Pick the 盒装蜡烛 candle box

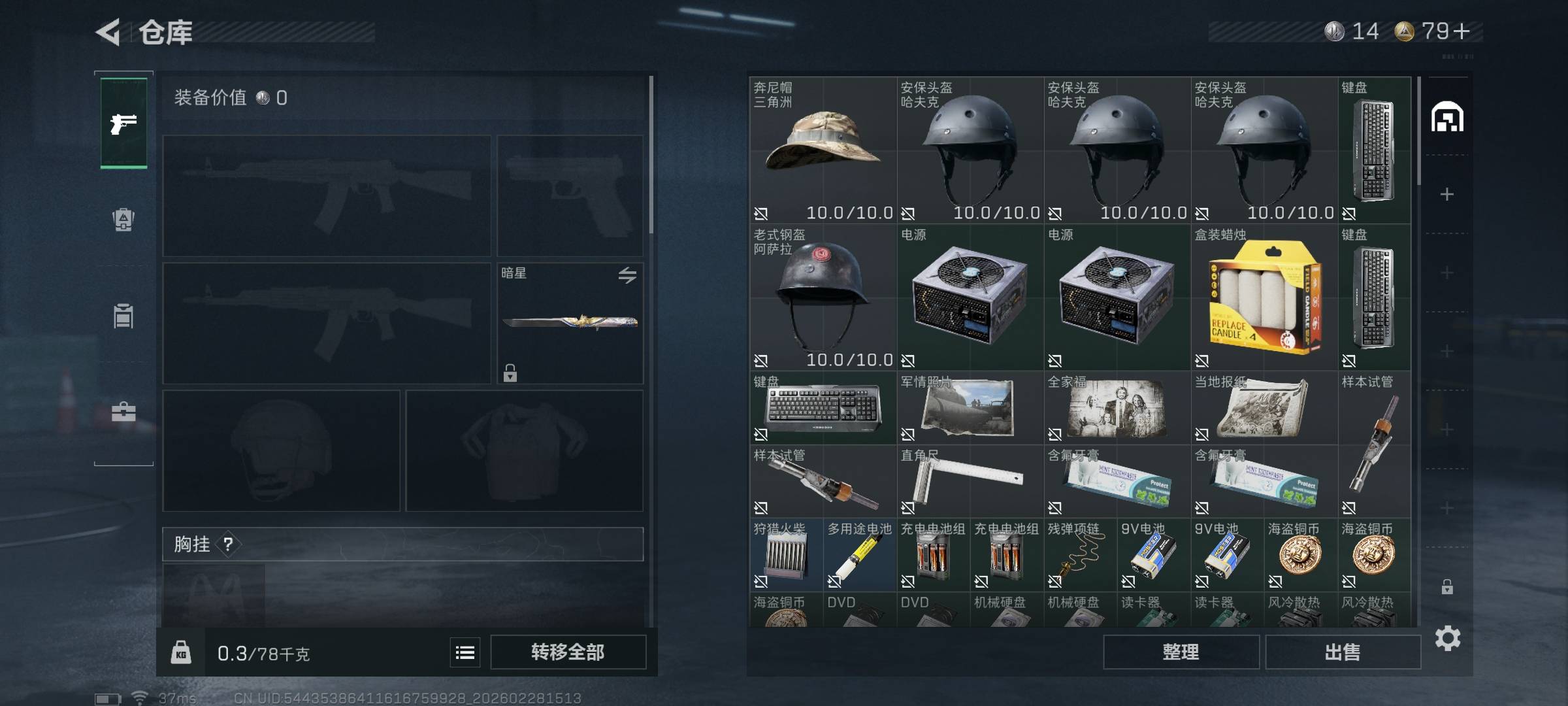point(1264,297)
